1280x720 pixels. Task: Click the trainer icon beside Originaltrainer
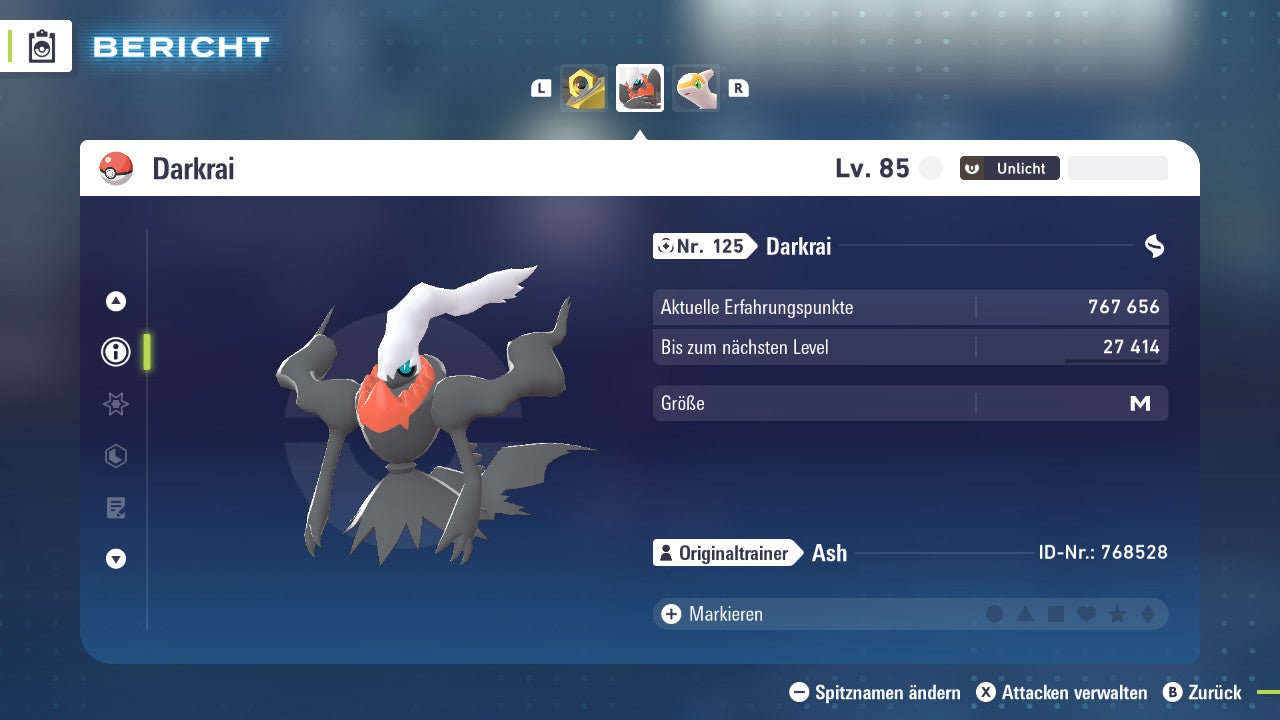click(667, 552)
